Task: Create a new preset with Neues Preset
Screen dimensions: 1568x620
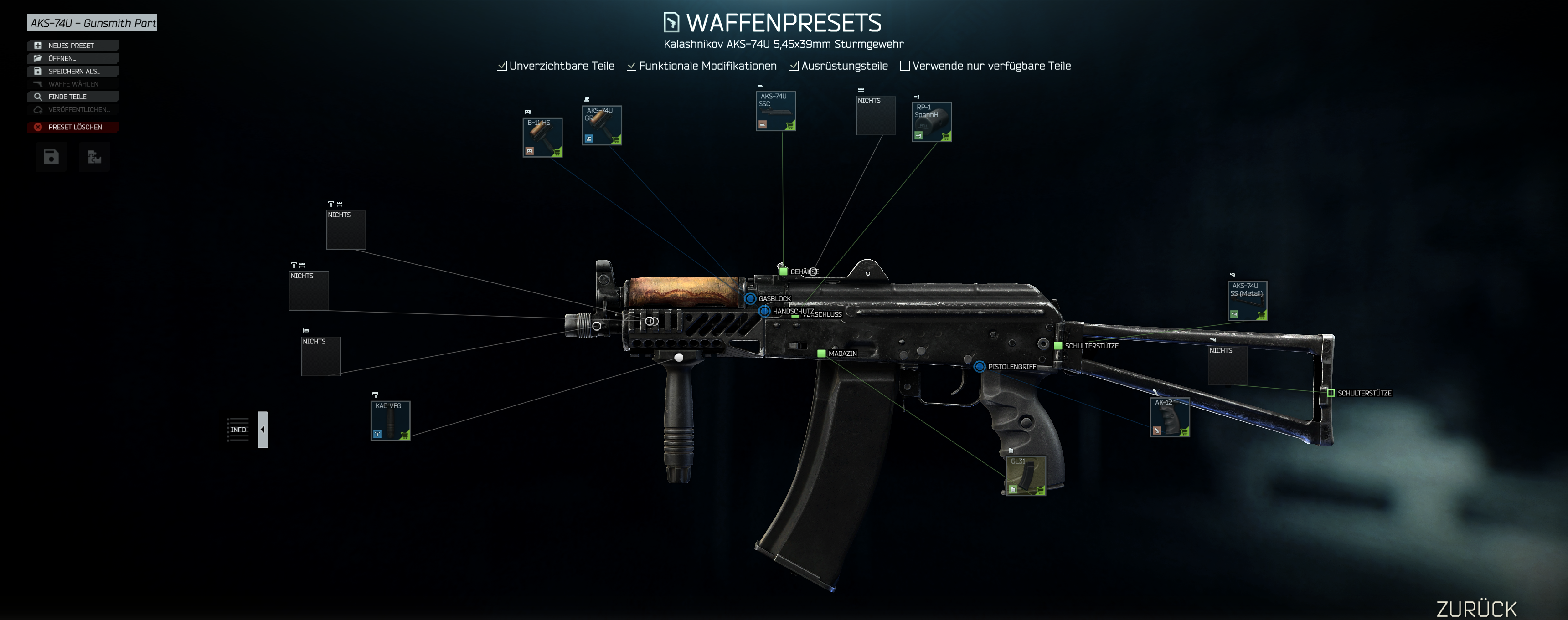Action: [72, 46]
